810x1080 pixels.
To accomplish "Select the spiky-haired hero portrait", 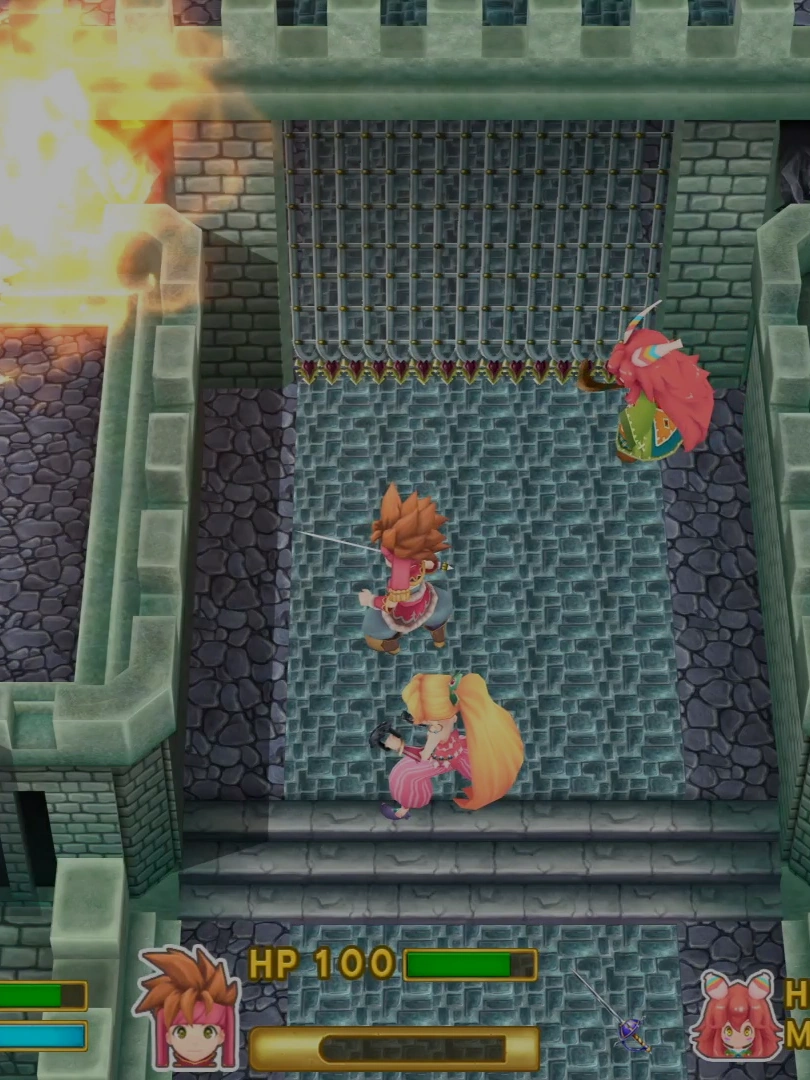I will pos(189,1010).
